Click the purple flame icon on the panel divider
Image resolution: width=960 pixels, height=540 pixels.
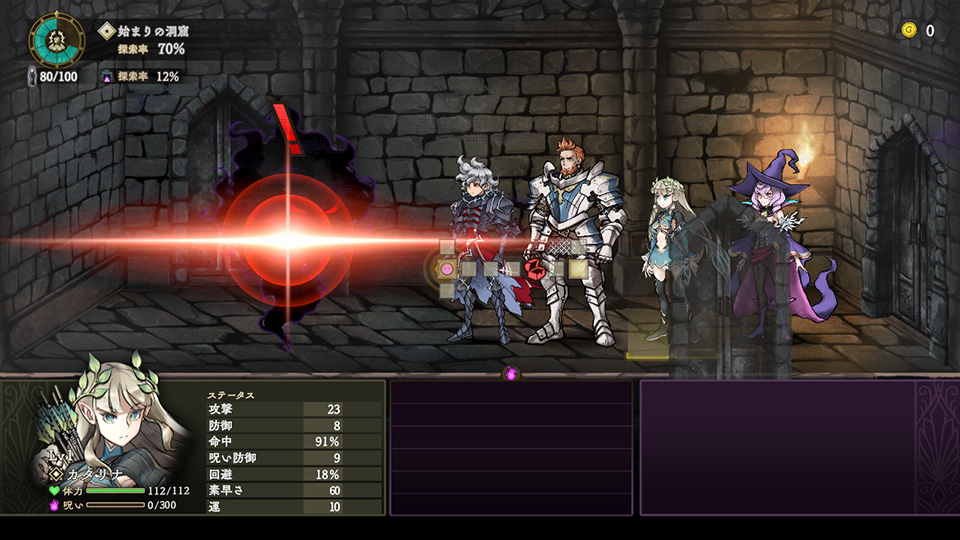click(512, 373)
